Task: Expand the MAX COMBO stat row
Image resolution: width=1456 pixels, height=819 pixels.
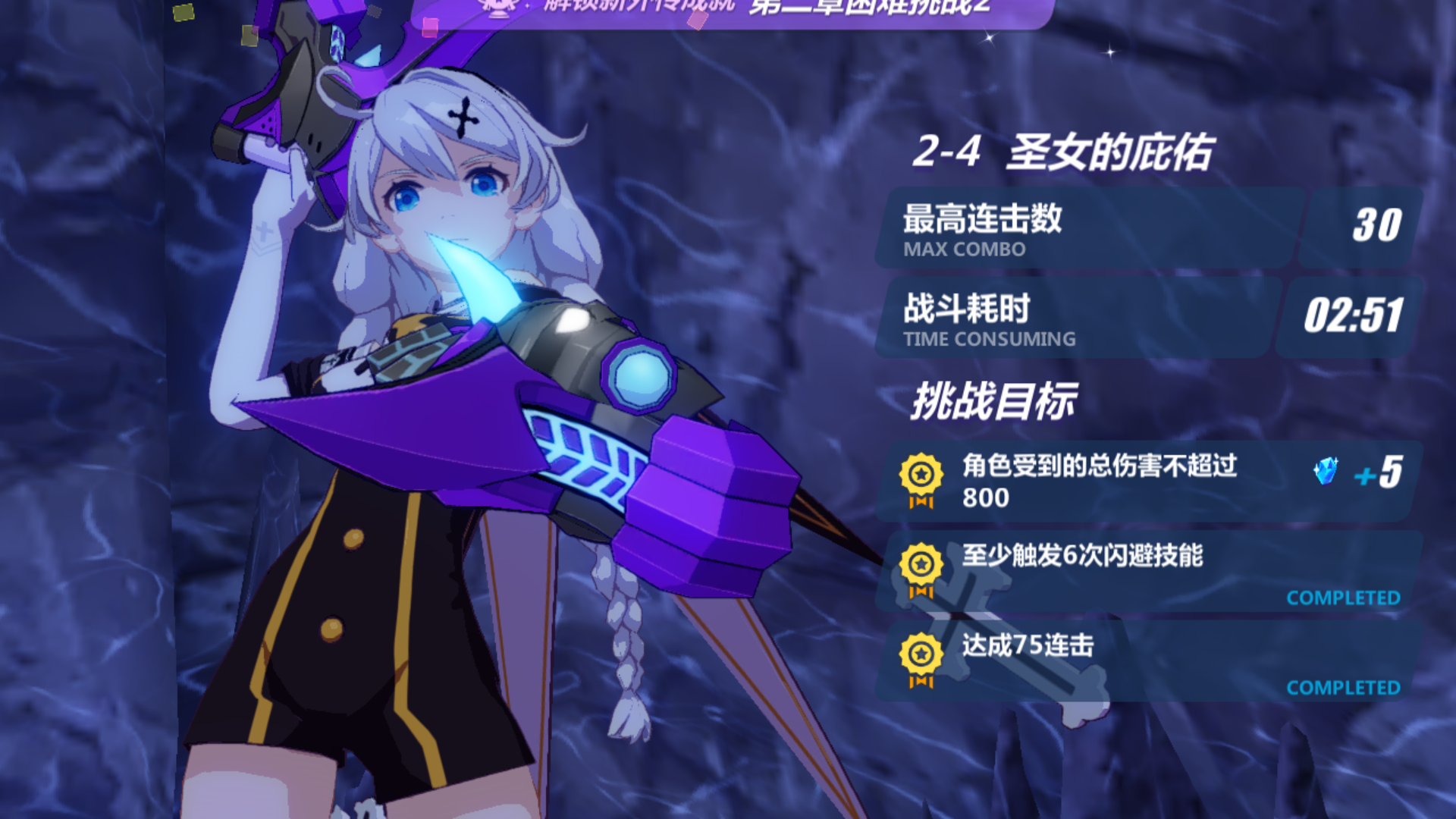Action: coord(1100,227)
